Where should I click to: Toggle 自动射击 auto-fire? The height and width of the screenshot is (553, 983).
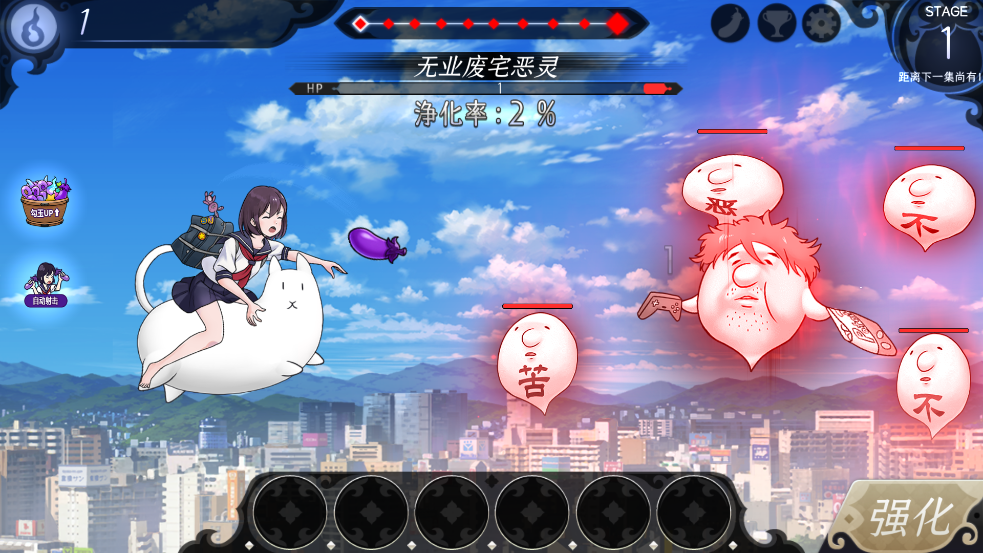click(46, 283)
